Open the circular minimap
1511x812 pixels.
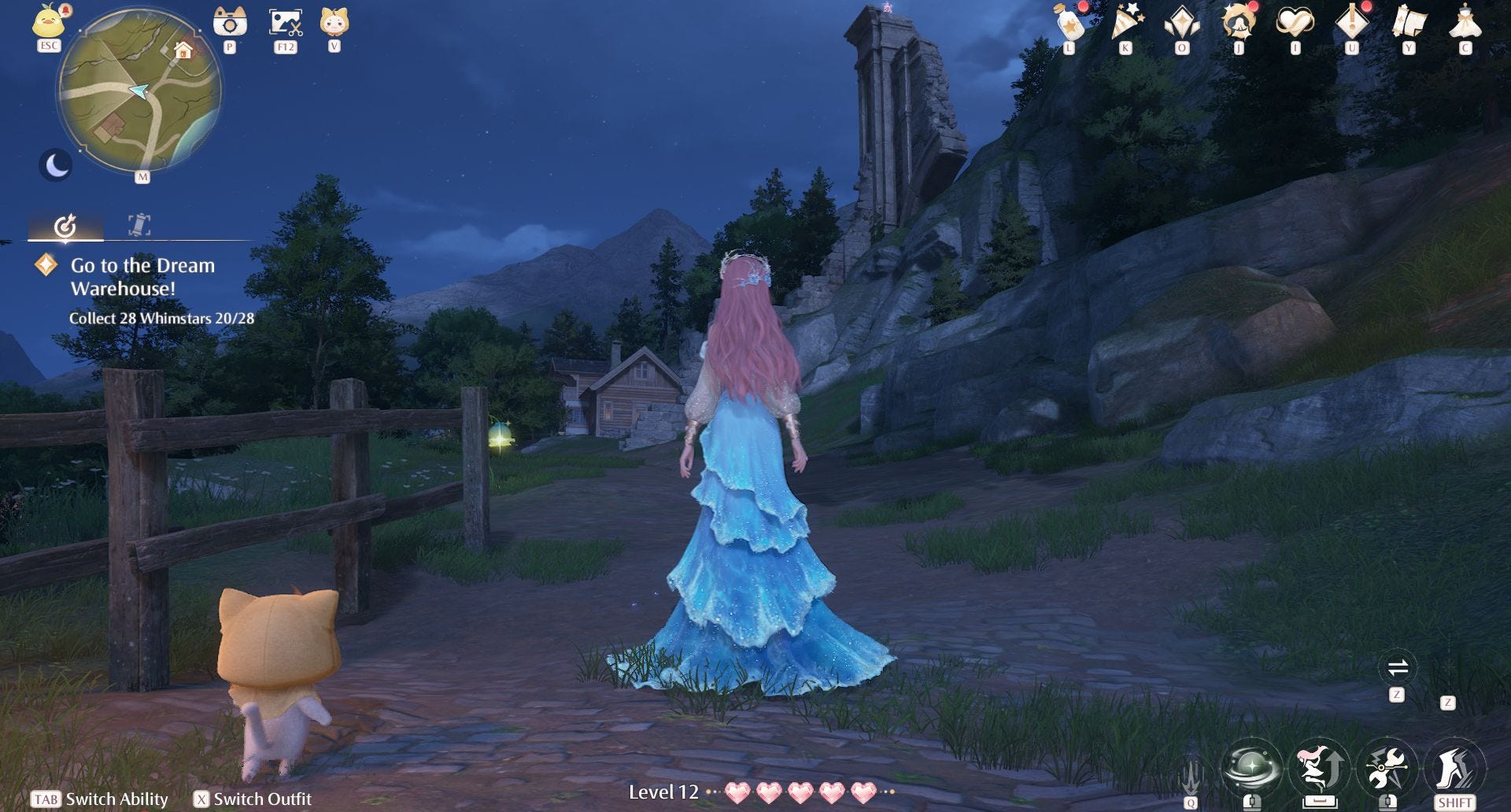click(x=140, y=91)
